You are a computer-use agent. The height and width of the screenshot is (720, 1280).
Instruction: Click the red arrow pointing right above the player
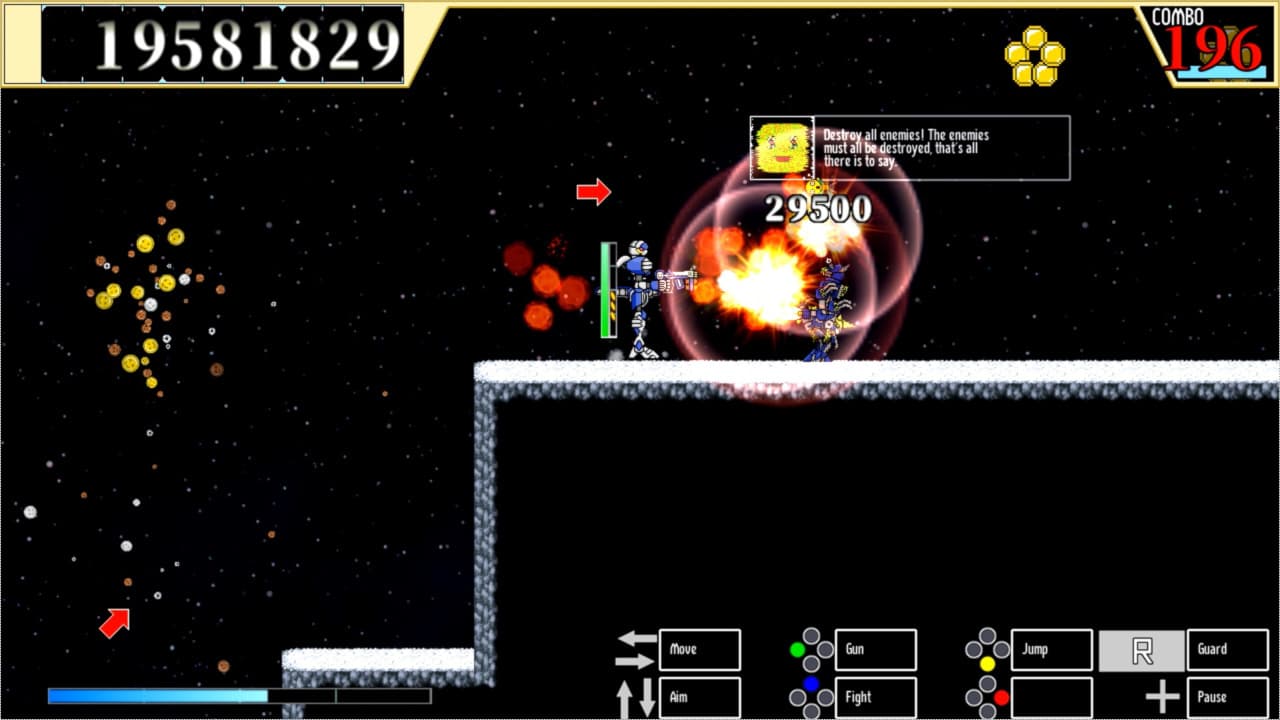[594, 191]
